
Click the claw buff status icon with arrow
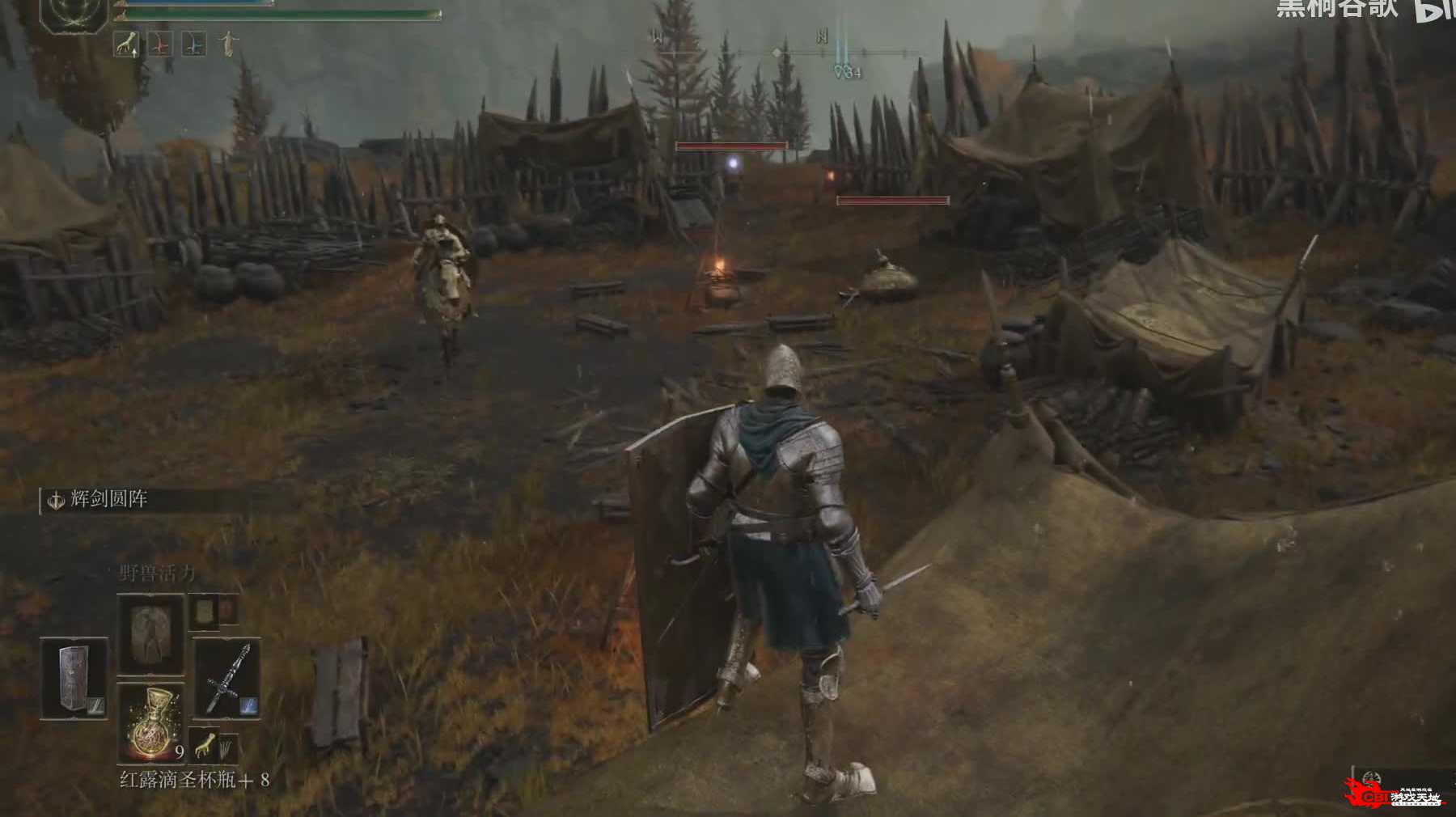[126, 44]
